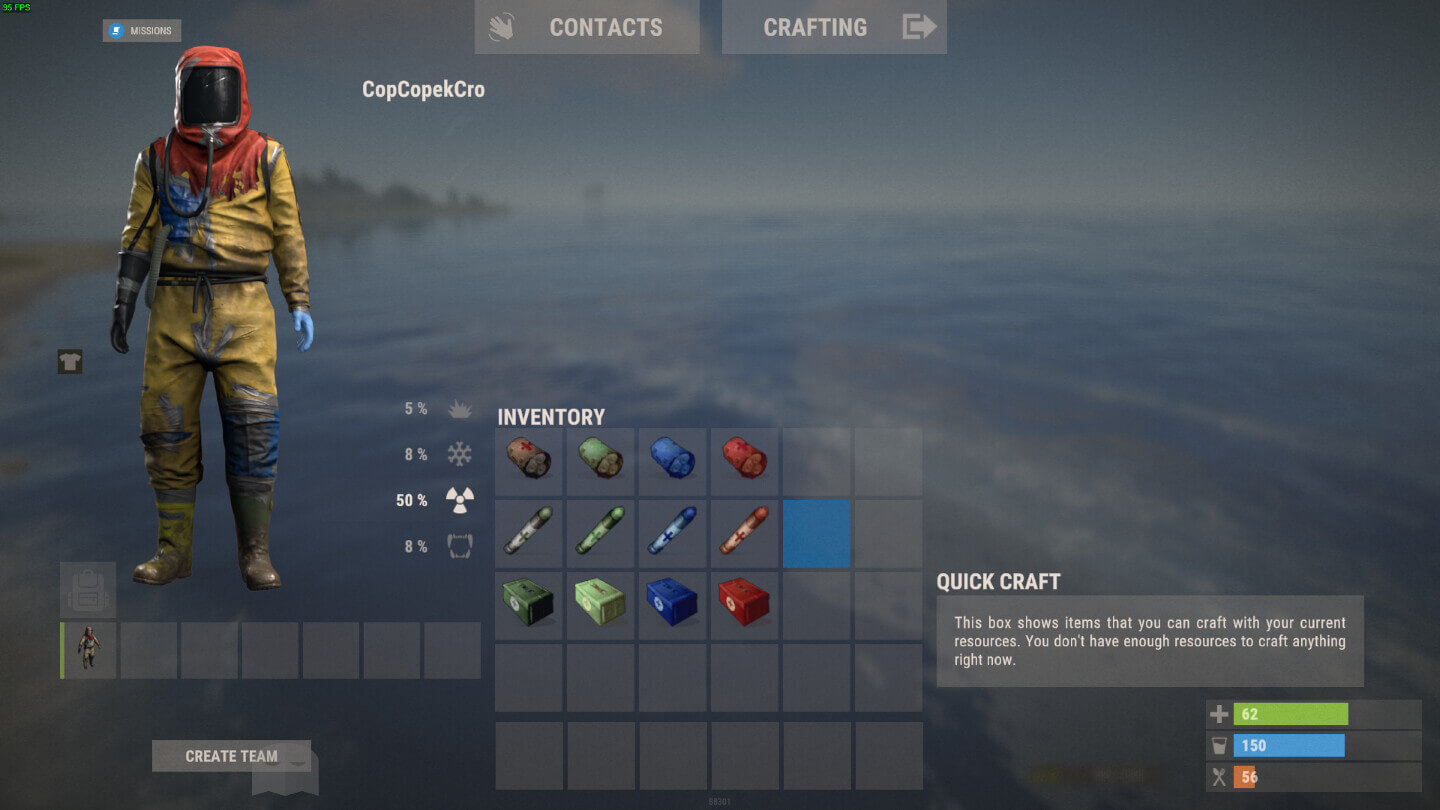Select the red medkit in the inventory
Image resolution: width=1440 pixels, height=810 pixels.
744,604
